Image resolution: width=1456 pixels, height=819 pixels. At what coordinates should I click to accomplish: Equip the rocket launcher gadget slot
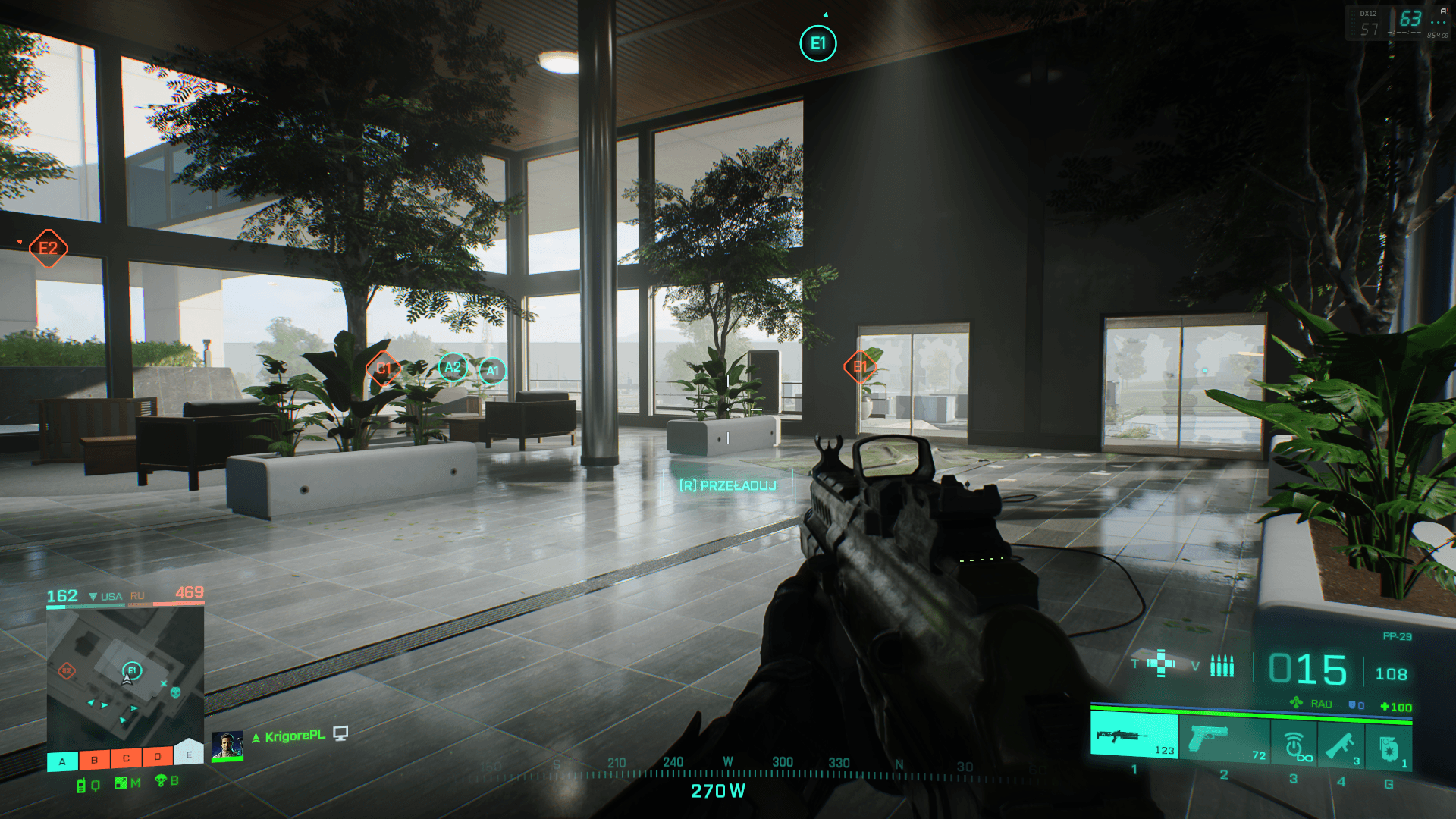point(1341,745)
